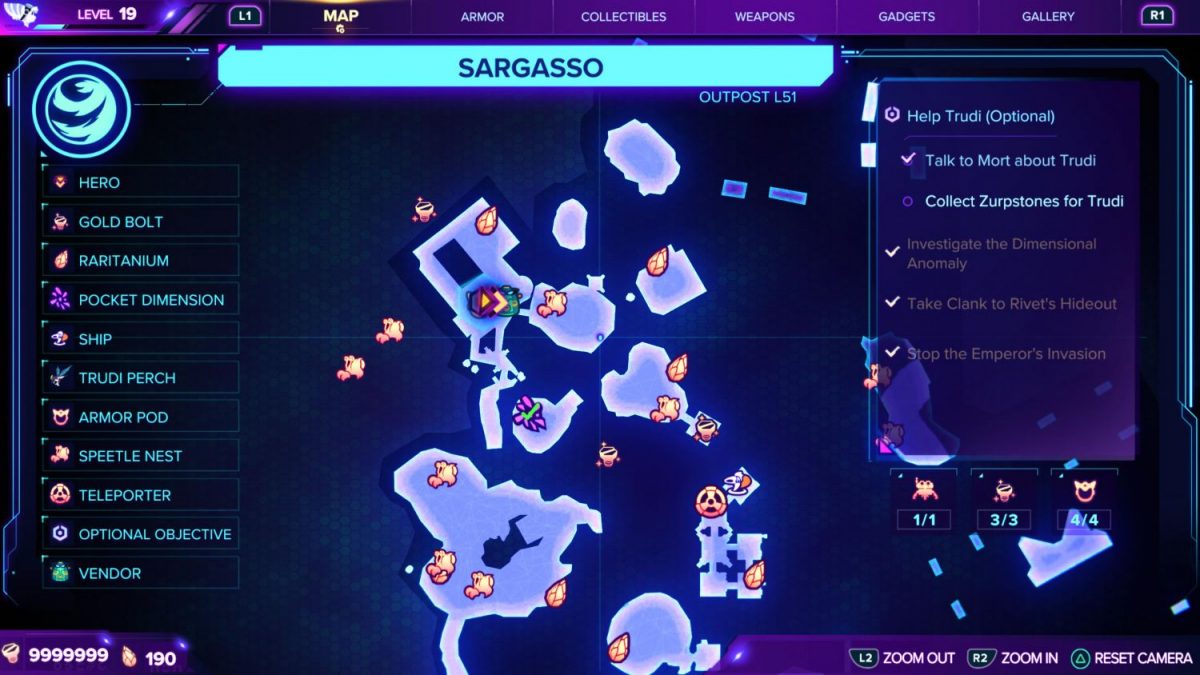Switch to the Armor tab

[x=482, y=17]
